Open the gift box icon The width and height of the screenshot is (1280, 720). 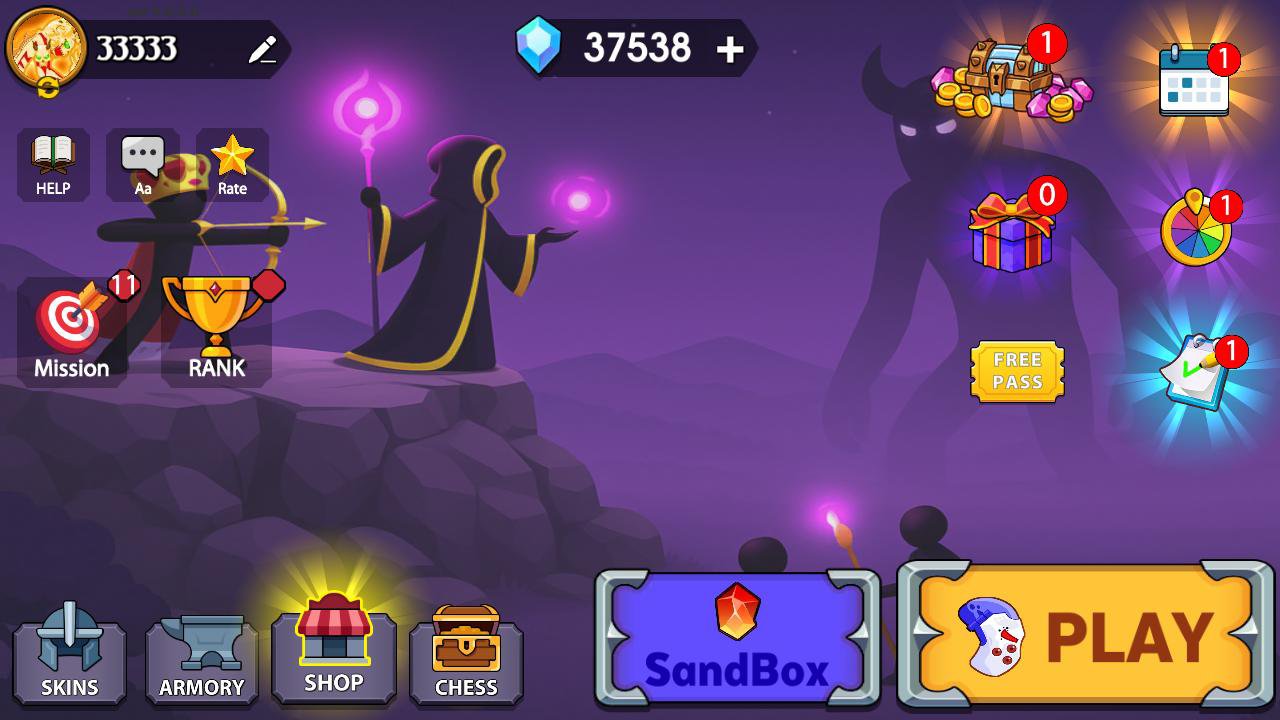[1013, 235]
